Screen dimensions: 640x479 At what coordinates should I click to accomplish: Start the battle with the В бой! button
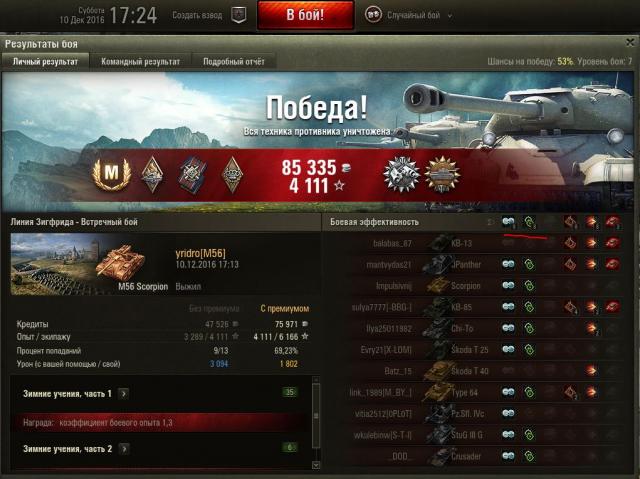(305, 15)
